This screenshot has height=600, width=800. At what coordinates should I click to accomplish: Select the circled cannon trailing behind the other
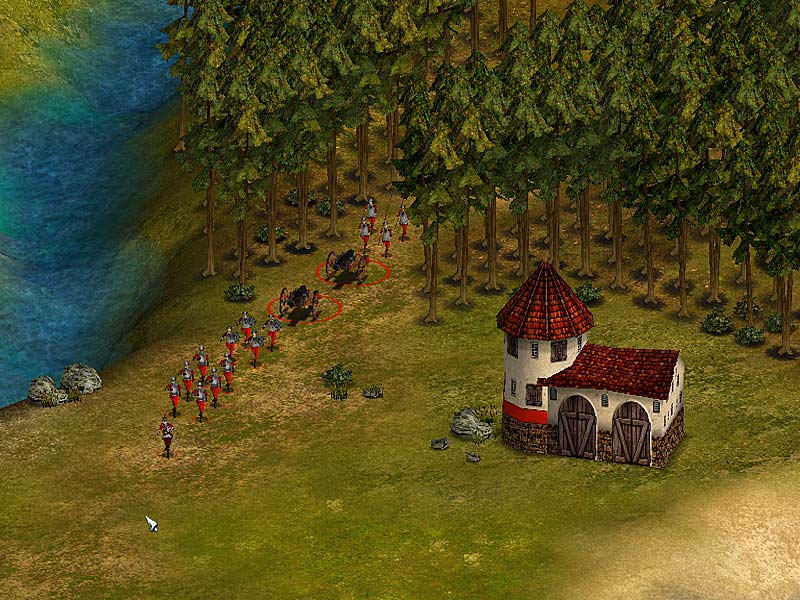click(x=300, y=301)
